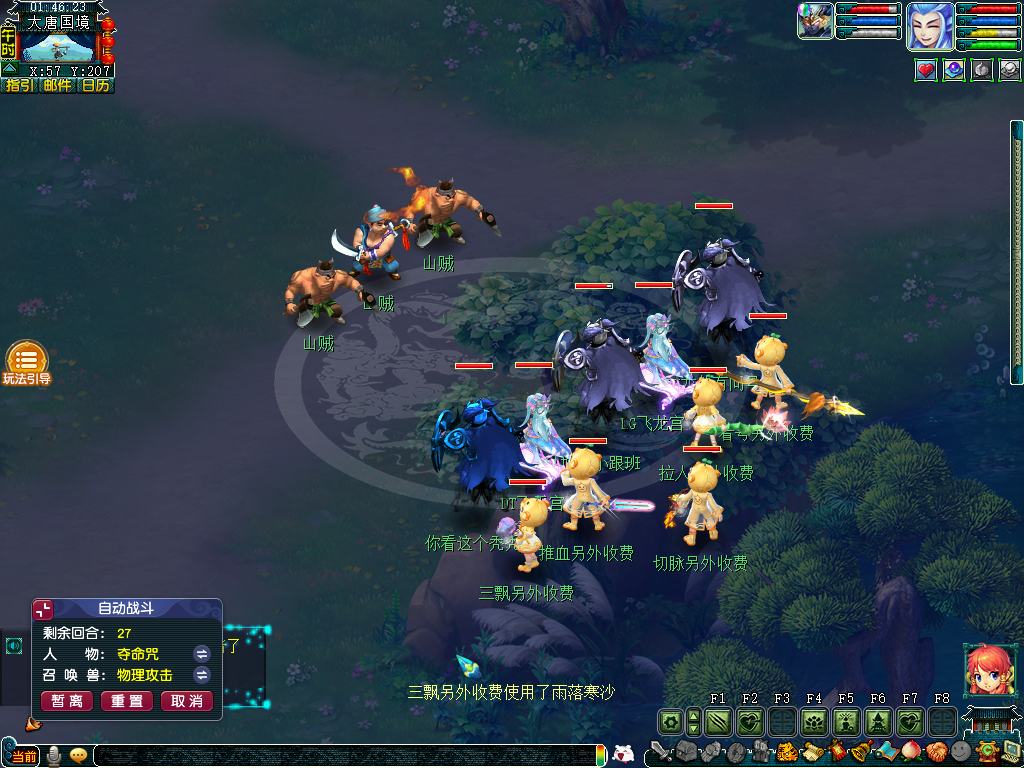Image resolution: width=1024 pixels, height=768 pixels.
Task: Click the 暂离 button in auto-battle panel
Action: tap(68, 701)
